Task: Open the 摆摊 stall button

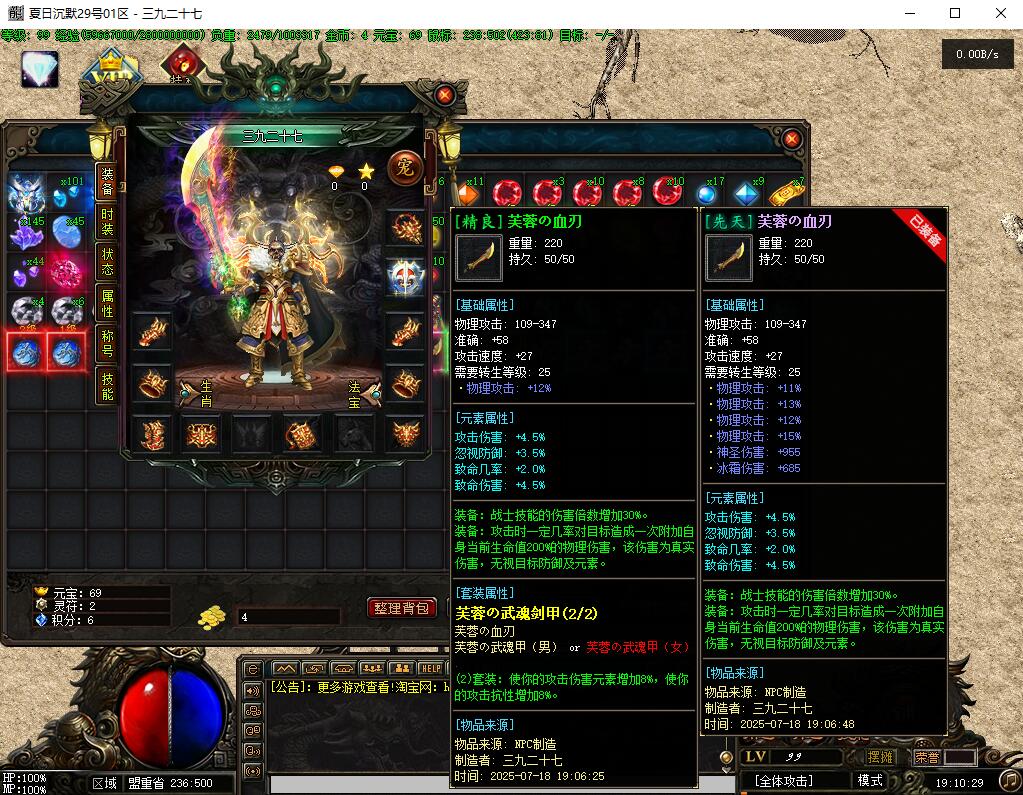Action: pos(881,757)
